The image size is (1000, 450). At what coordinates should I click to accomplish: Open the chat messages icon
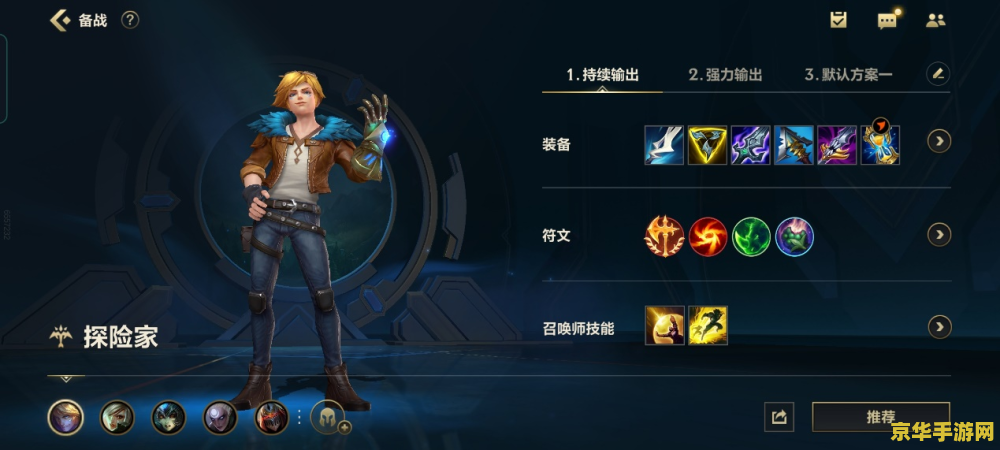pyautogui.click(x=887, y=20)
